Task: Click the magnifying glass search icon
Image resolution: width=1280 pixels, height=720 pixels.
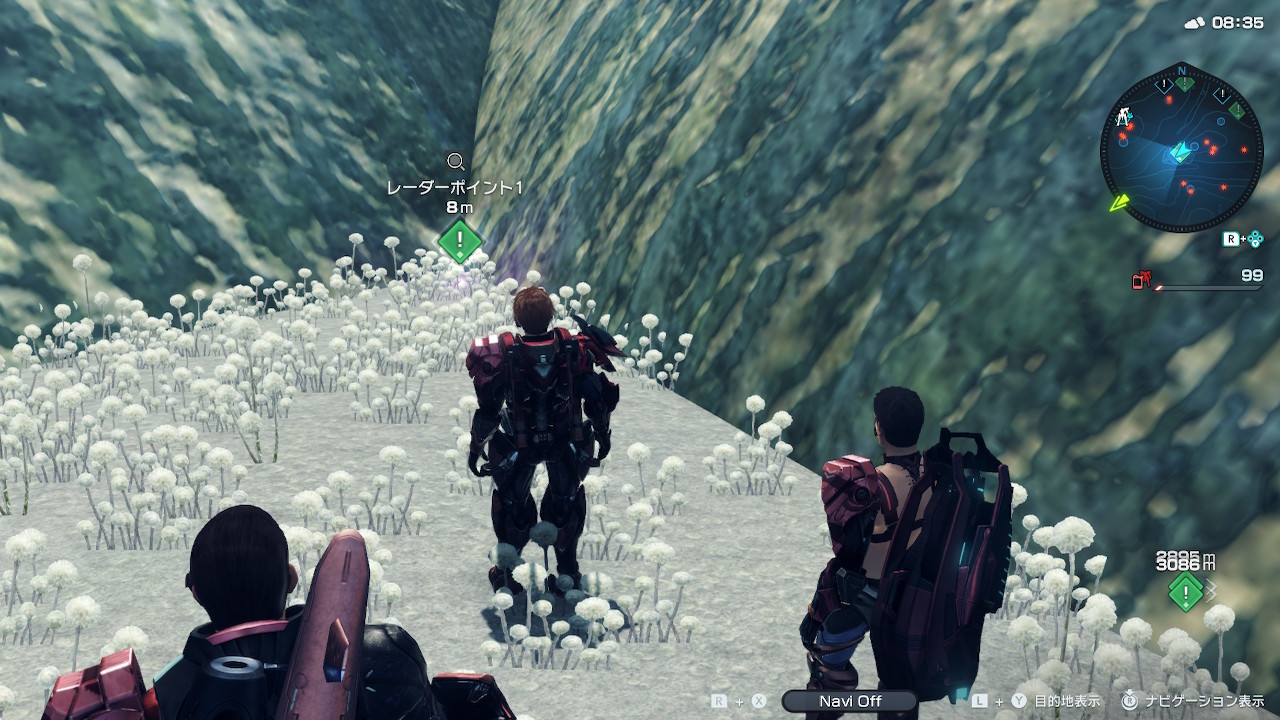Action: tap(456, 161)
